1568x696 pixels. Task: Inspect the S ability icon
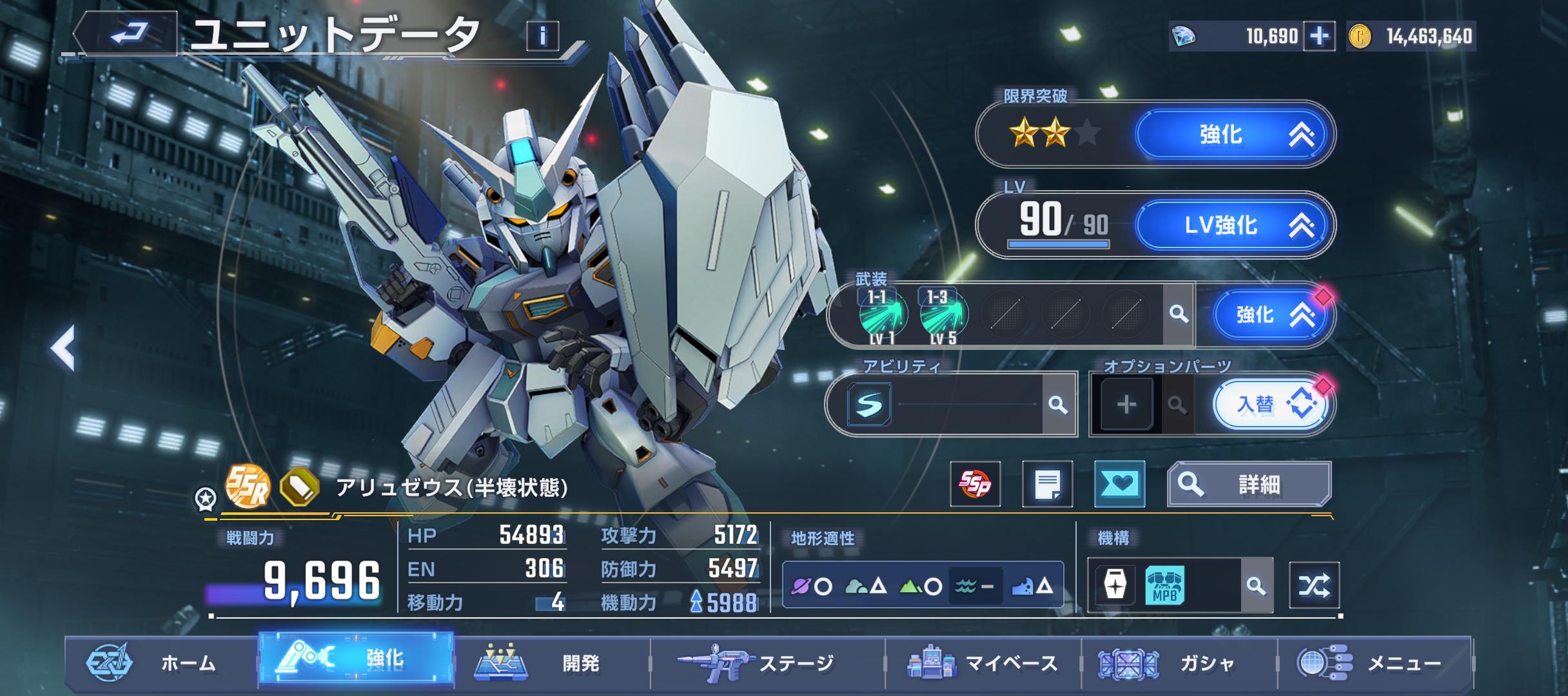pyautogui.click(x=869, y=404)
